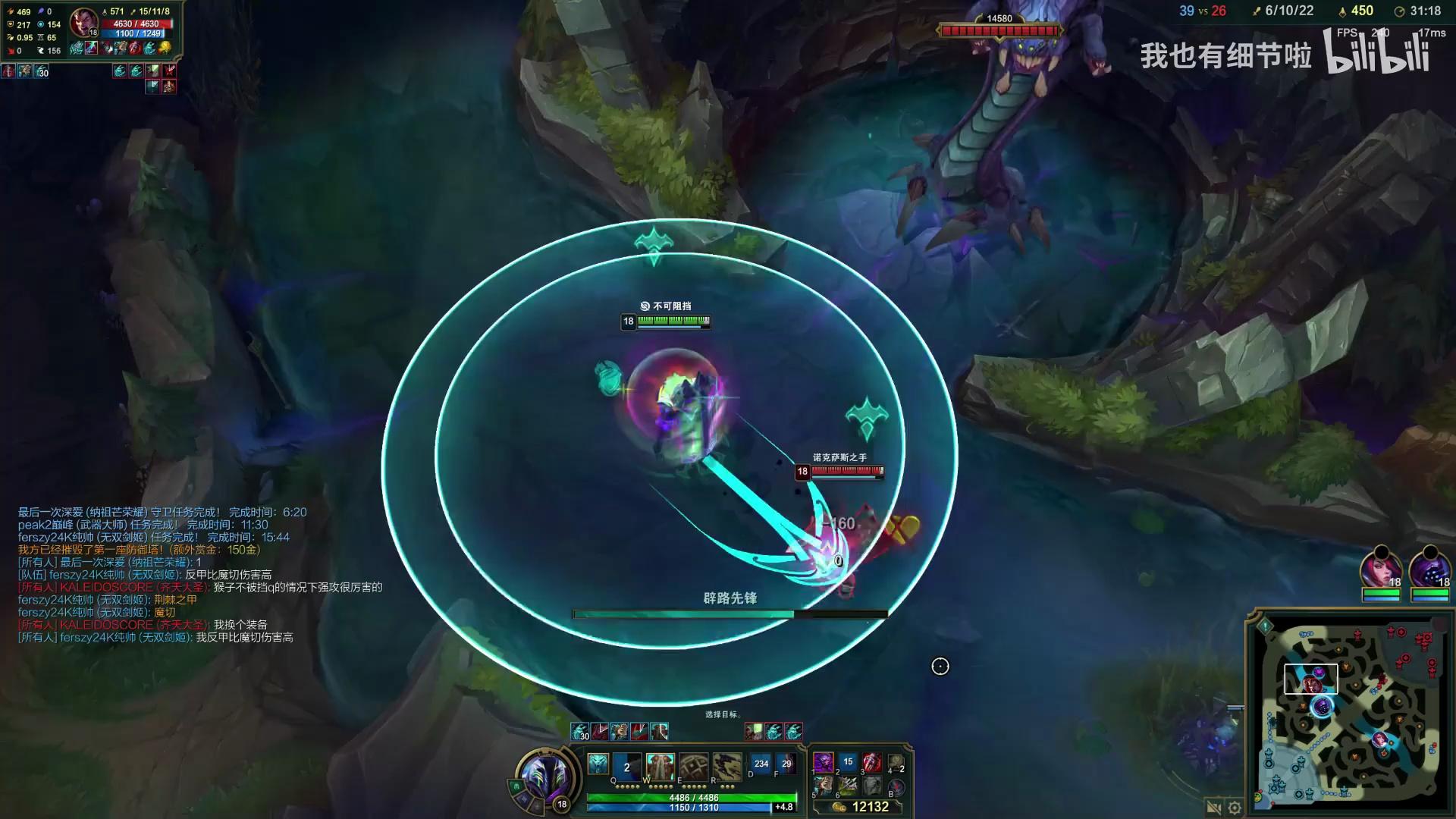Use the purple item in slot 1
This screenshot has height=819, width=1456.
(x=824, y=761)
